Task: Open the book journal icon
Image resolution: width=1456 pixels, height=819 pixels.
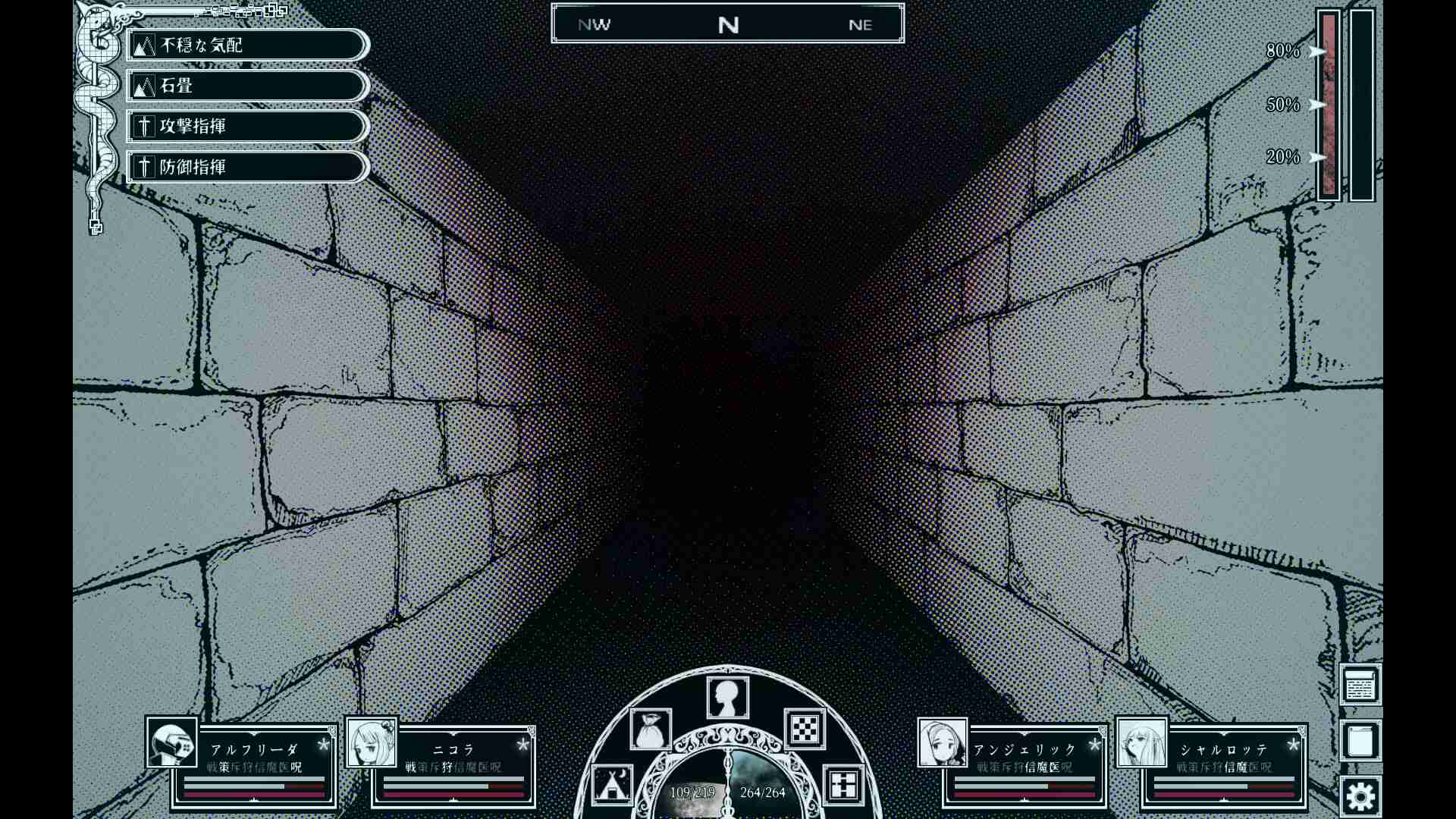Action: [x=1360, y=739]
